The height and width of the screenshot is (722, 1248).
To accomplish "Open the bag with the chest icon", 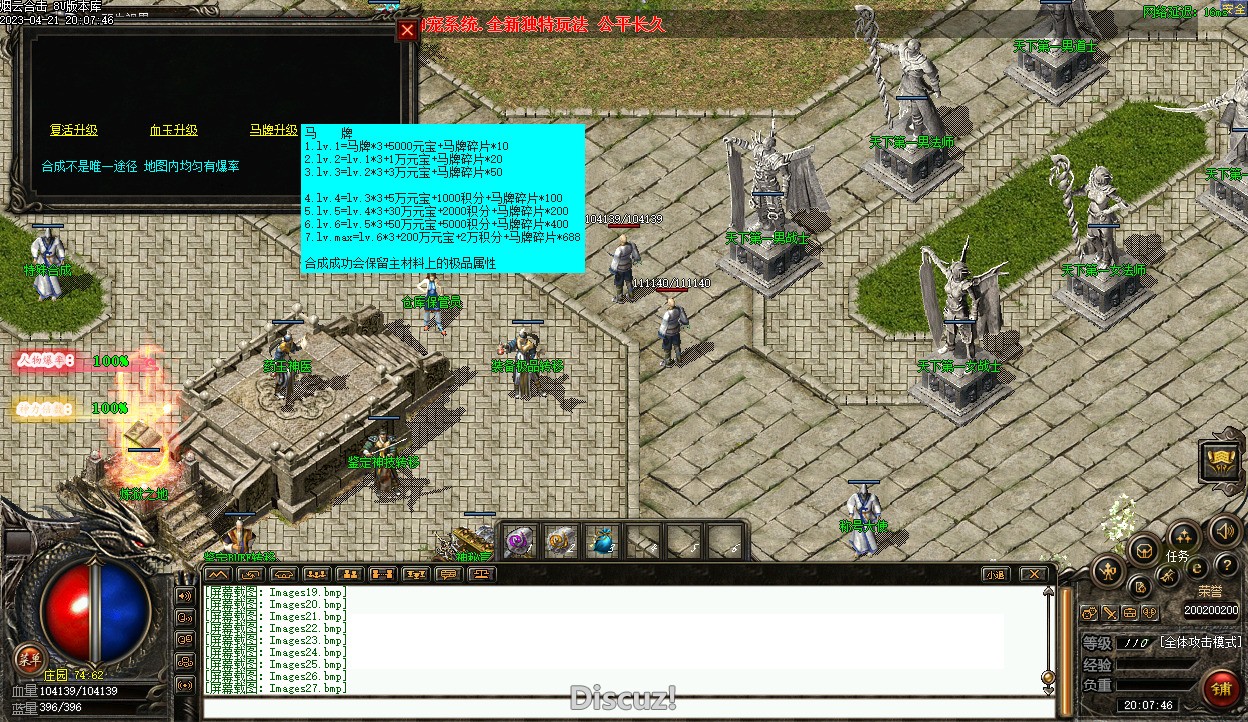I will [x=1144, y=549].
